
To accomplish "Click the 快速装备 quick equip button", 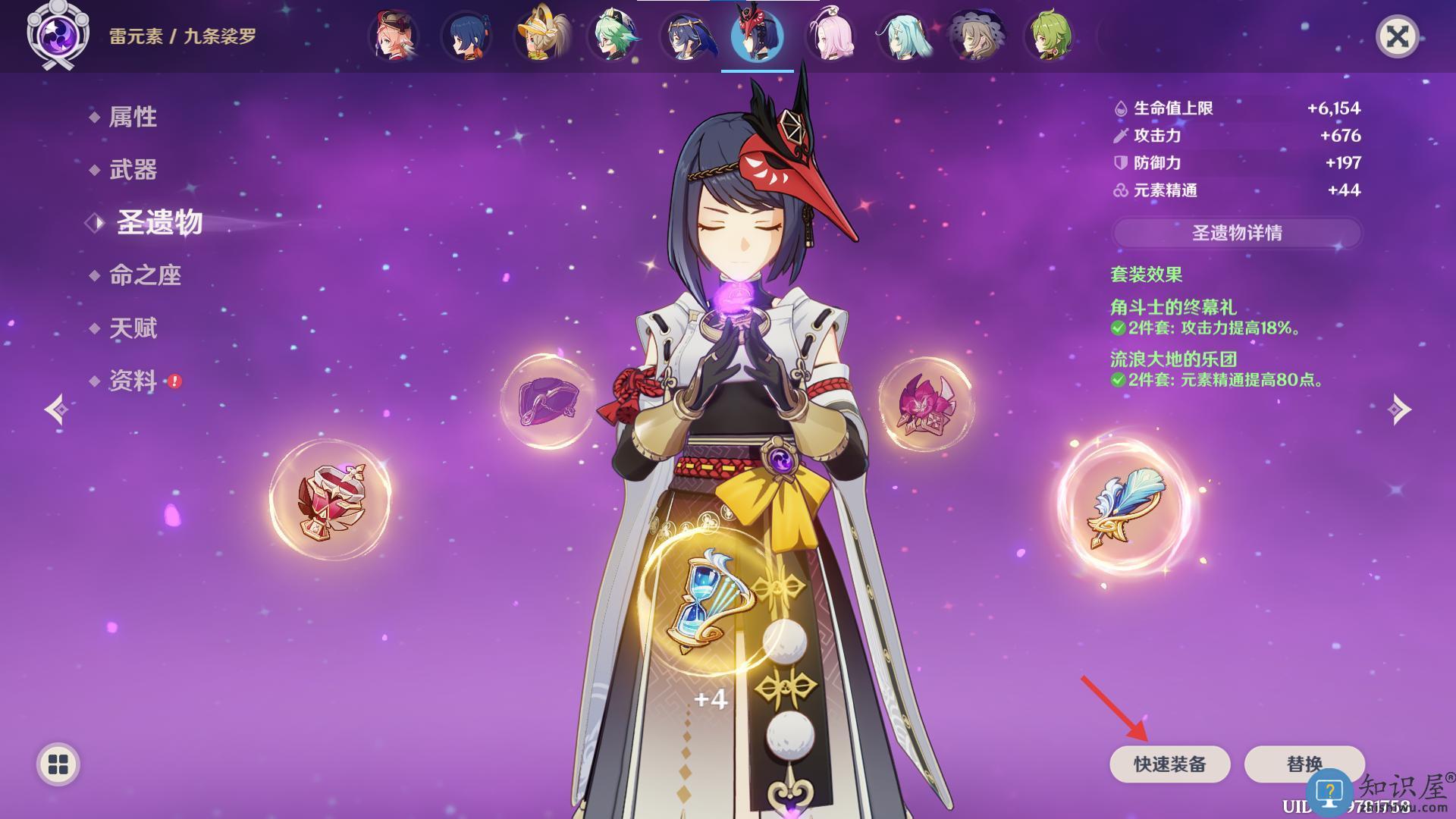I will [1169, 764].
